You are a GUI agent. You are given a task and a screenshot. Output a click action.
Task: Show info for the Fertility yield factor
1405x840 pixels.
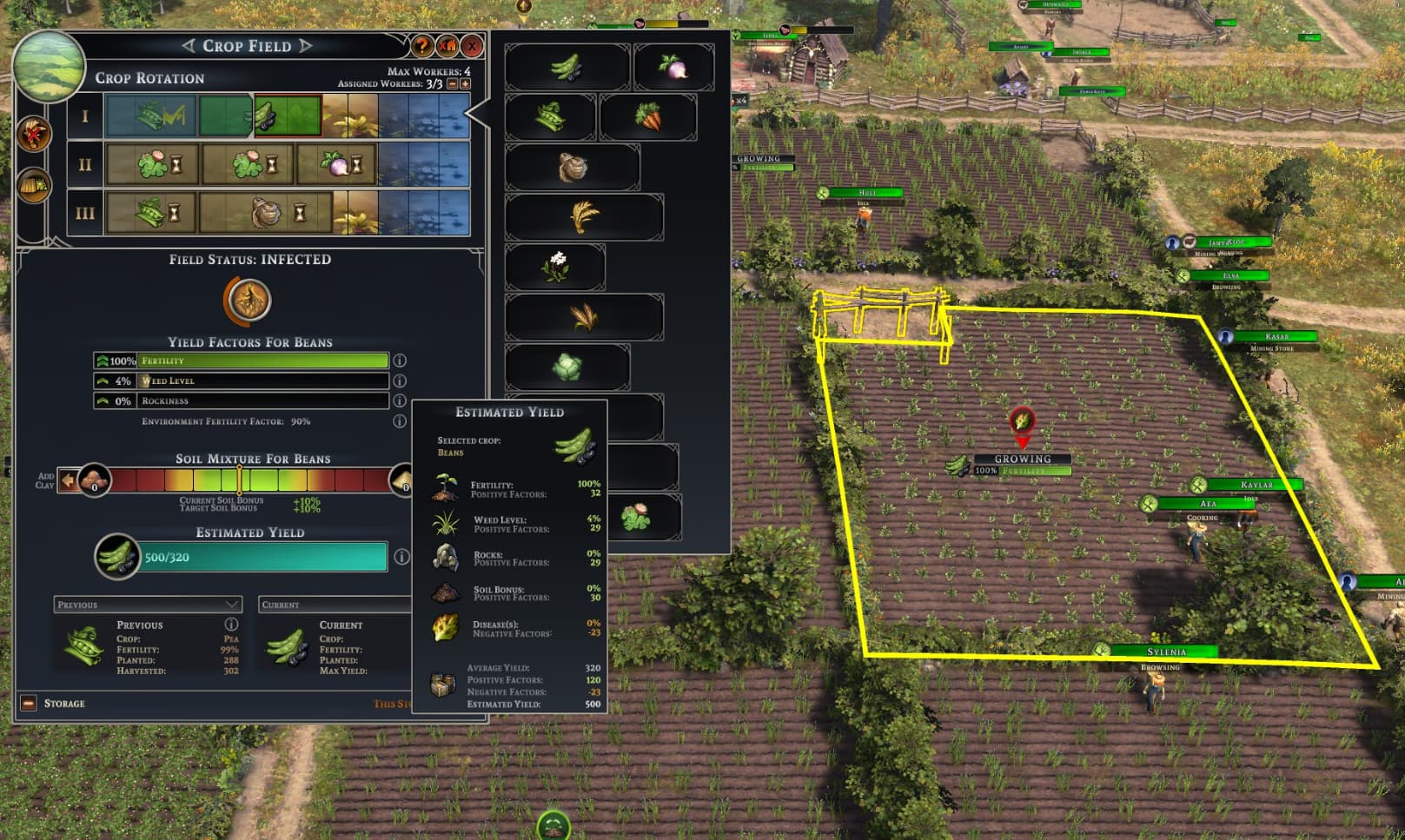(400, 360)
